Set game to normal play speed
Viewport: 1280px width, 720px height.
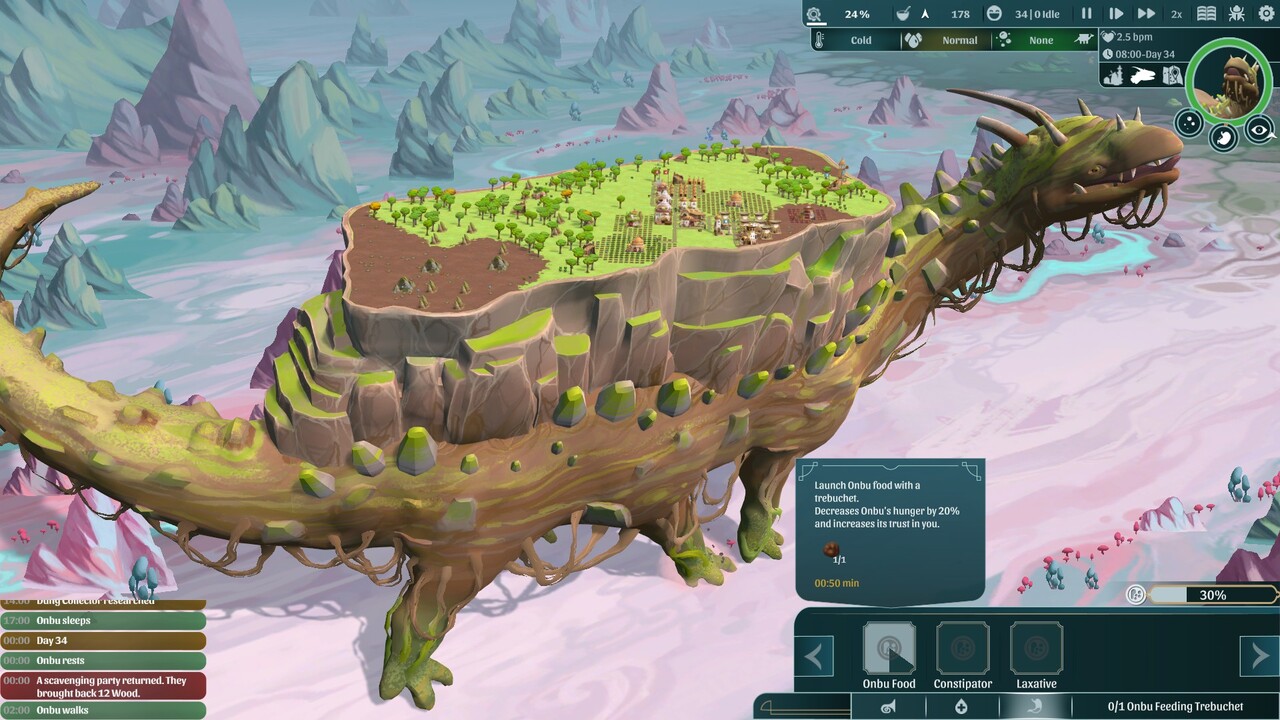1116,14
